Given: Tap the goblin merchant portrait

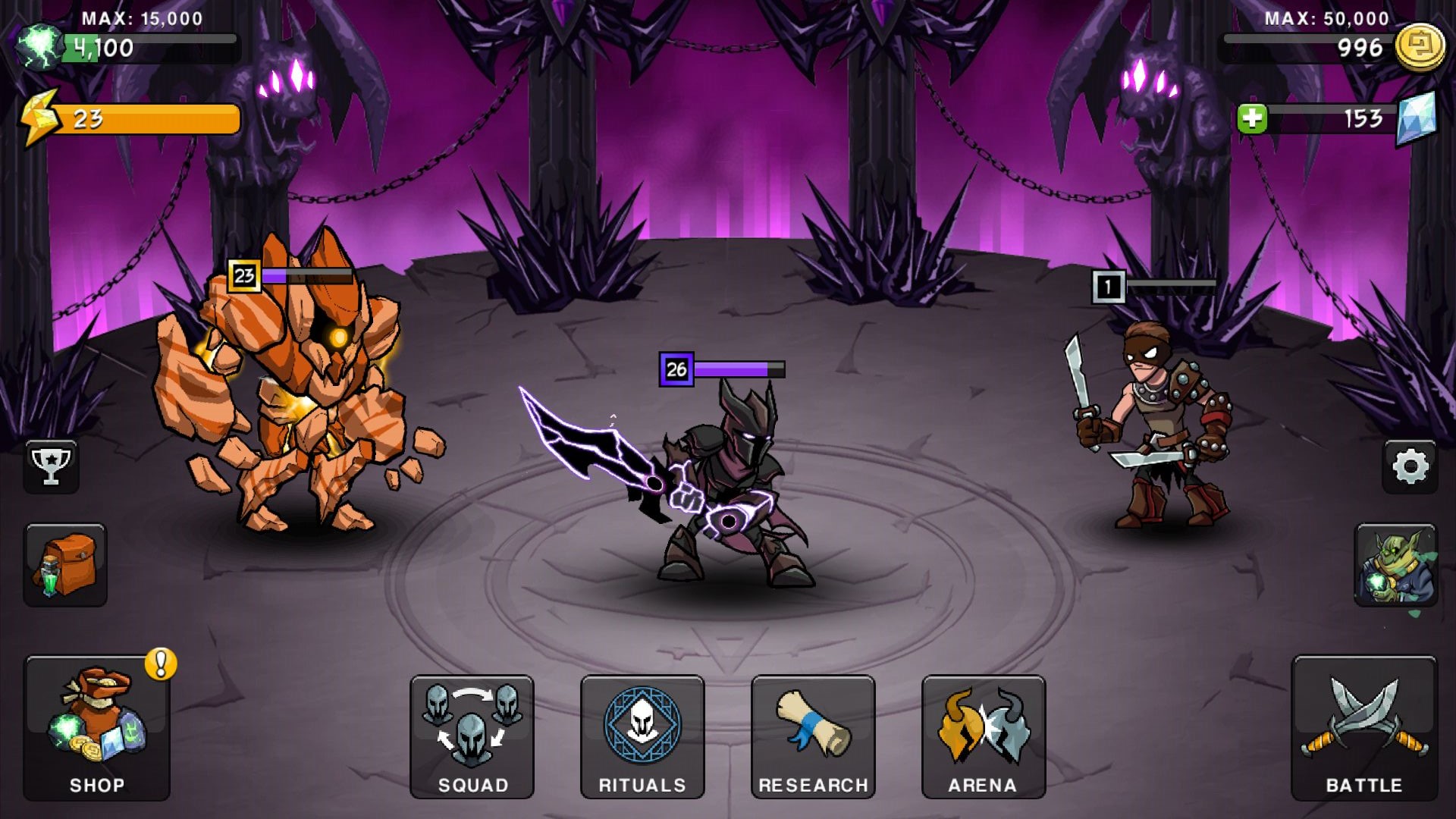Looking at the screenshot, I should point(1395,564).
